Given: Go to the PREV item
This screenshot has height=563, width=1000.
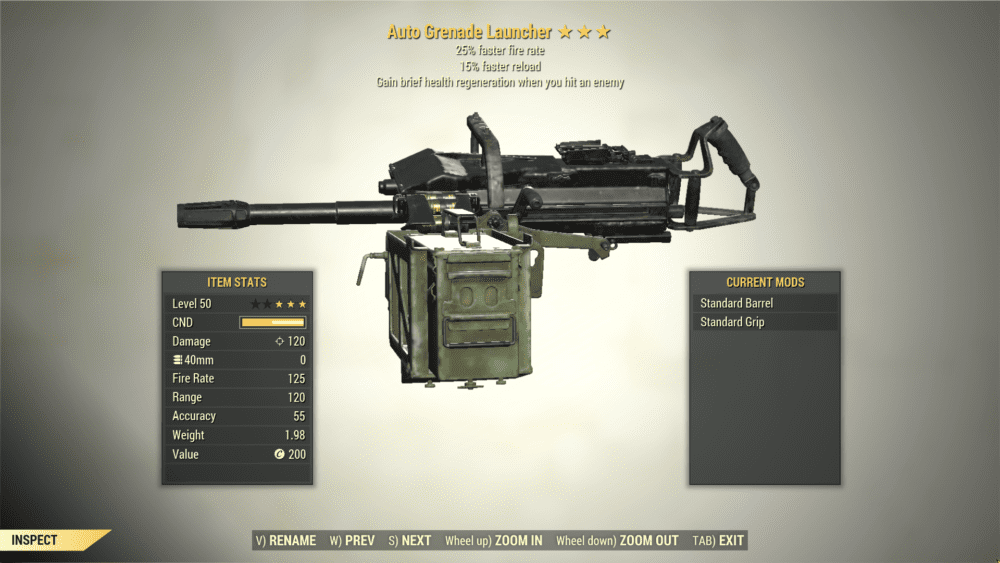Looking at the screenshot, I should click(353, 541).
